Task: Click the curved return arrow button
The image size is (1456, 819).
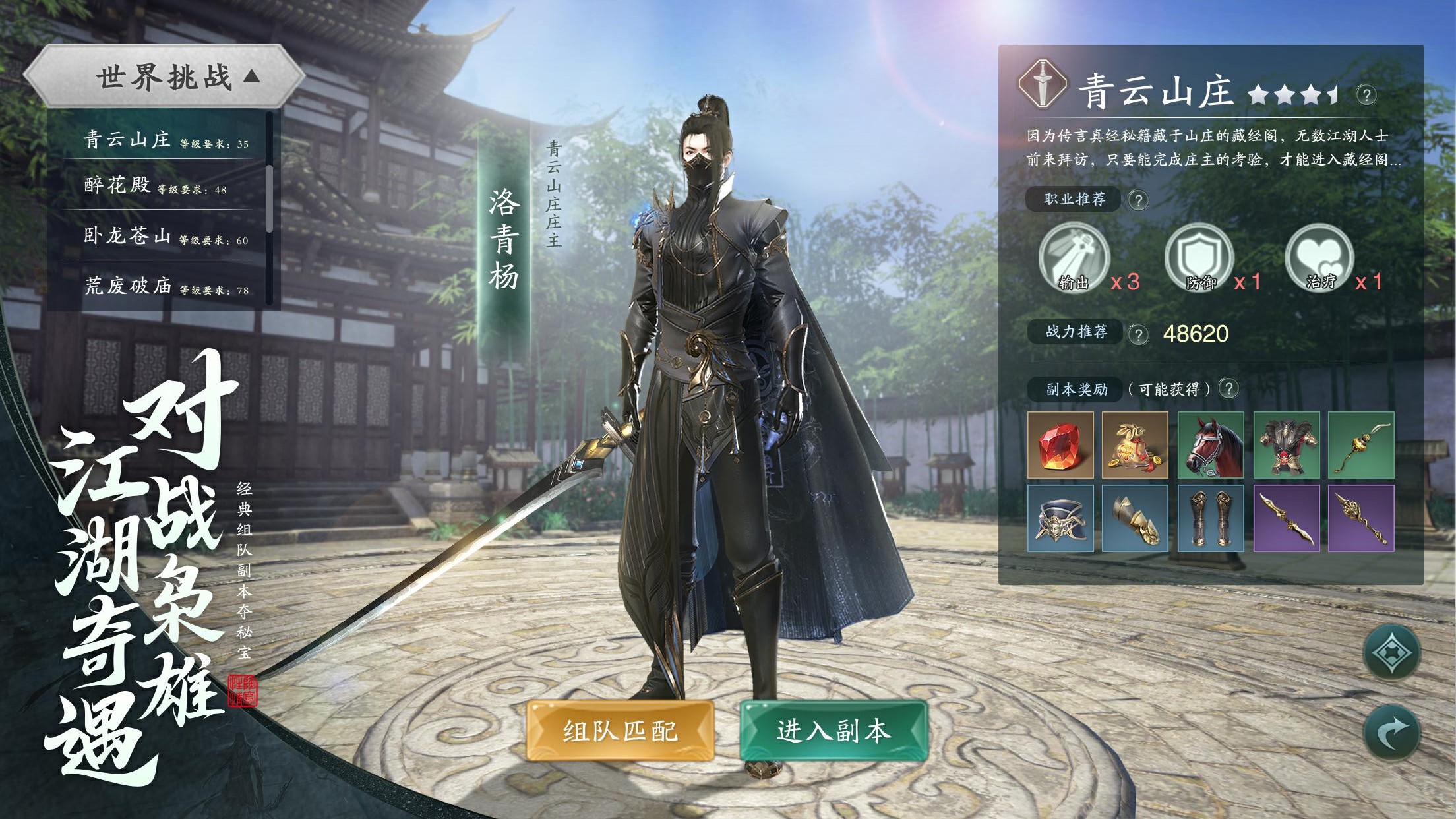Action: 1391,733
